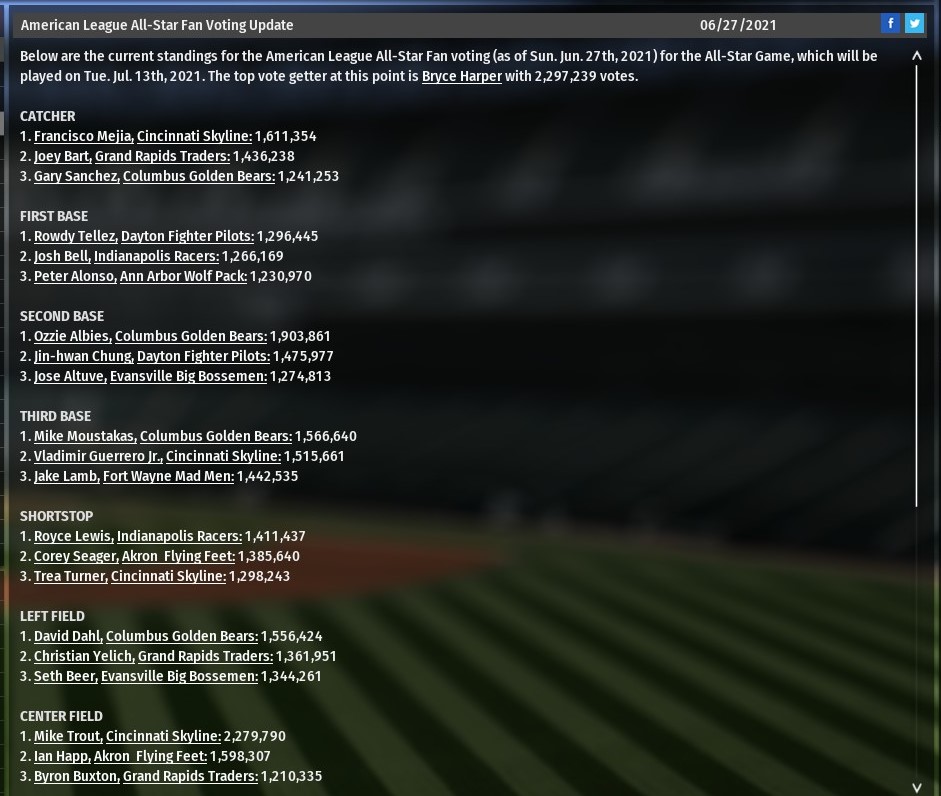Open the Akron Flying Feet link beside Corey Seager

coord(178,556)
